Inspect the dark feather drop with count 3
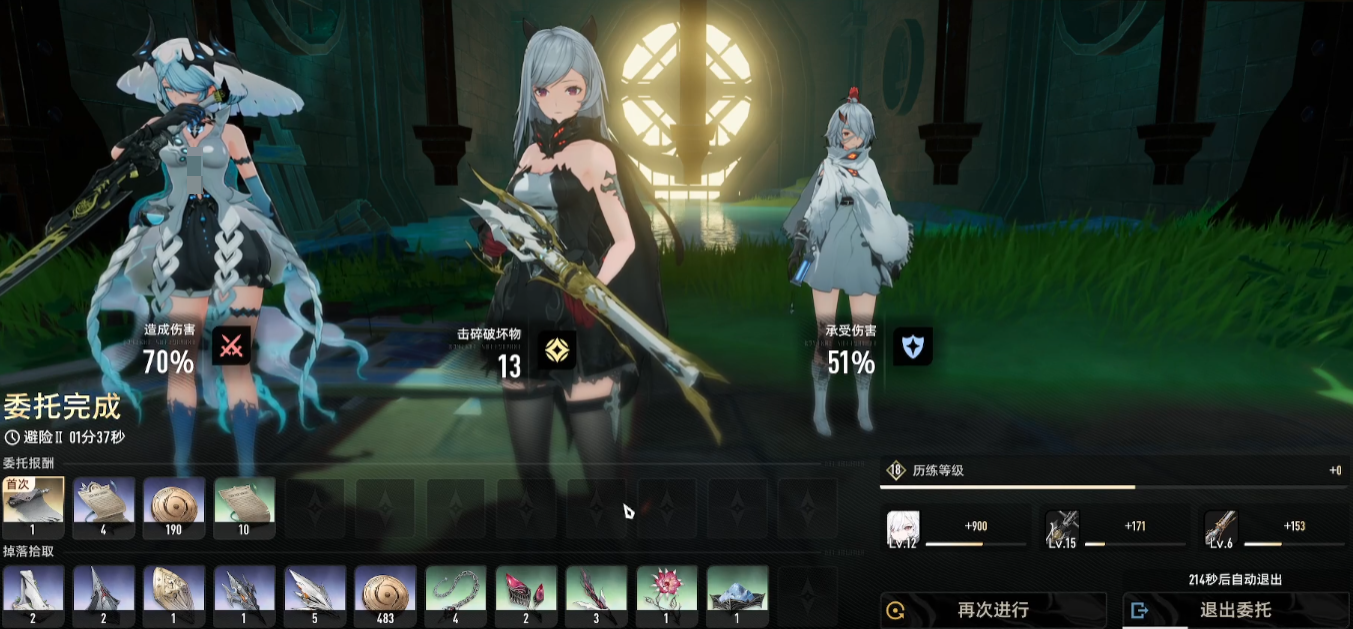Screen dimensions: 1353x629 tap(597, 595)
